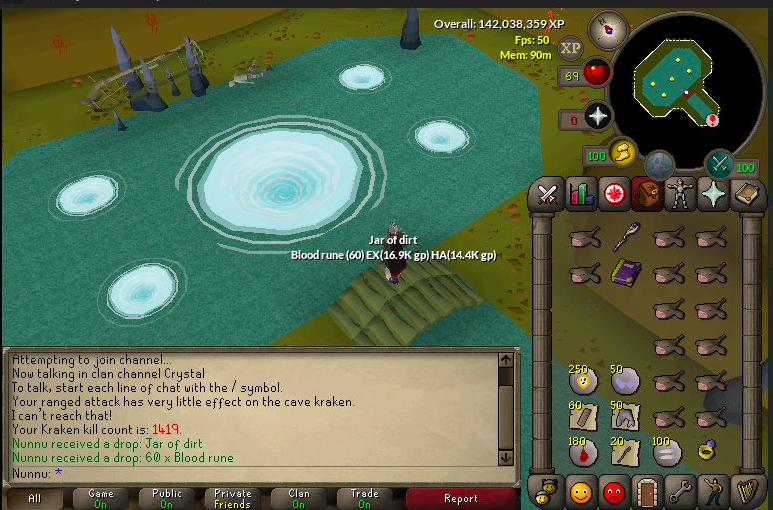This screenshot has height=510, width=773.
Task: Switch to the Skills tab
Action: point(581,194)
